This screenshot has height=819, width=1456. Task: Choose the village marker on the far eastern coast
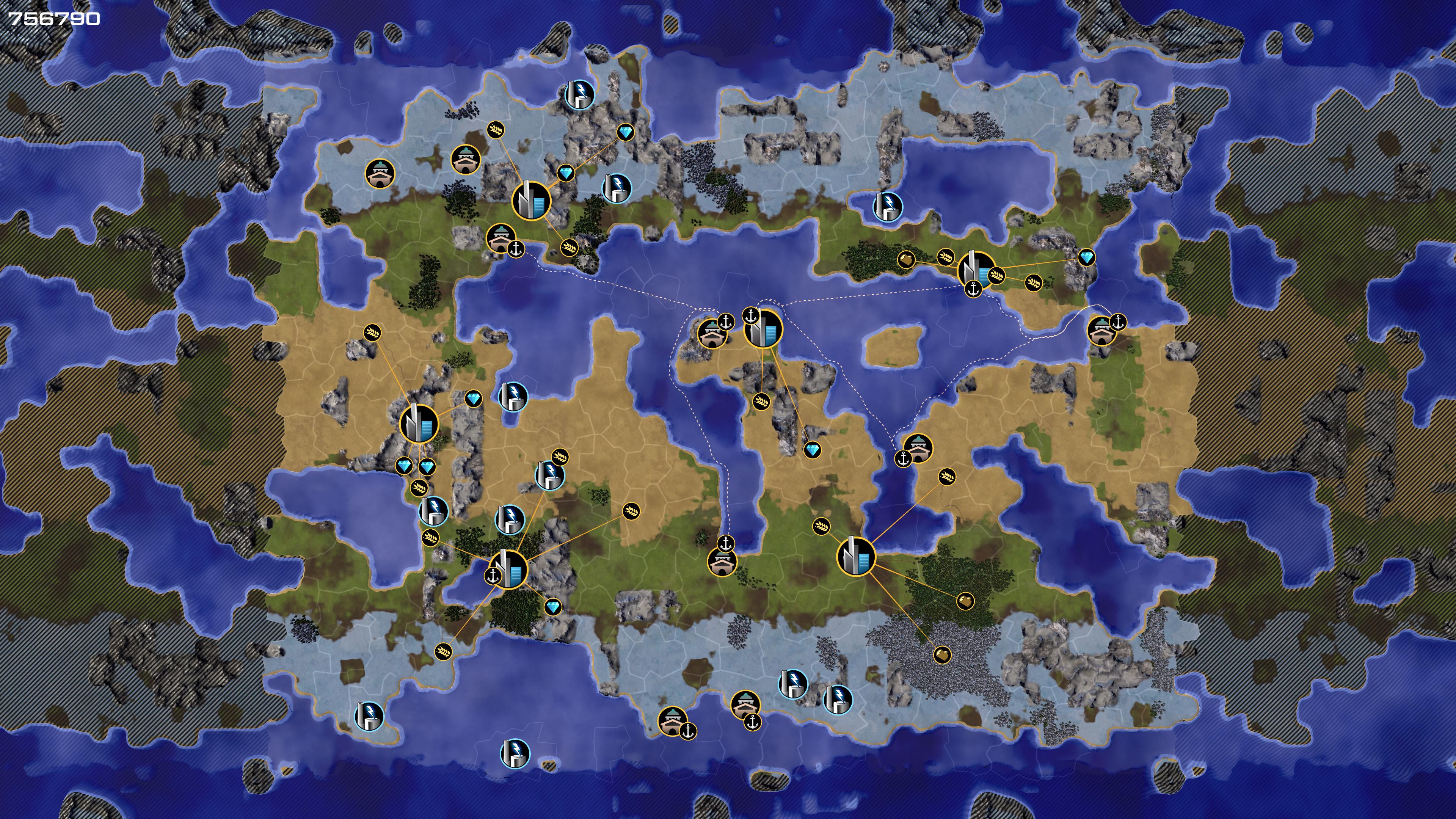pos(1101,331)
